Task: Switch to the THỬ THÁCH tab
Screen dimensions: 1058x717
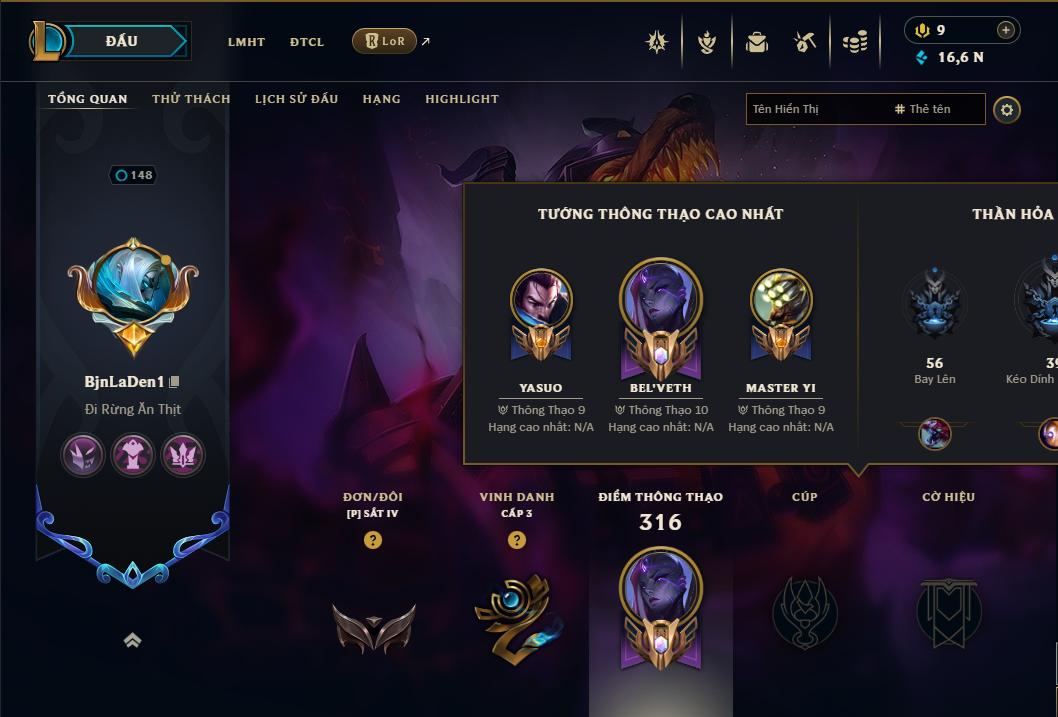Action: point(191,99)
